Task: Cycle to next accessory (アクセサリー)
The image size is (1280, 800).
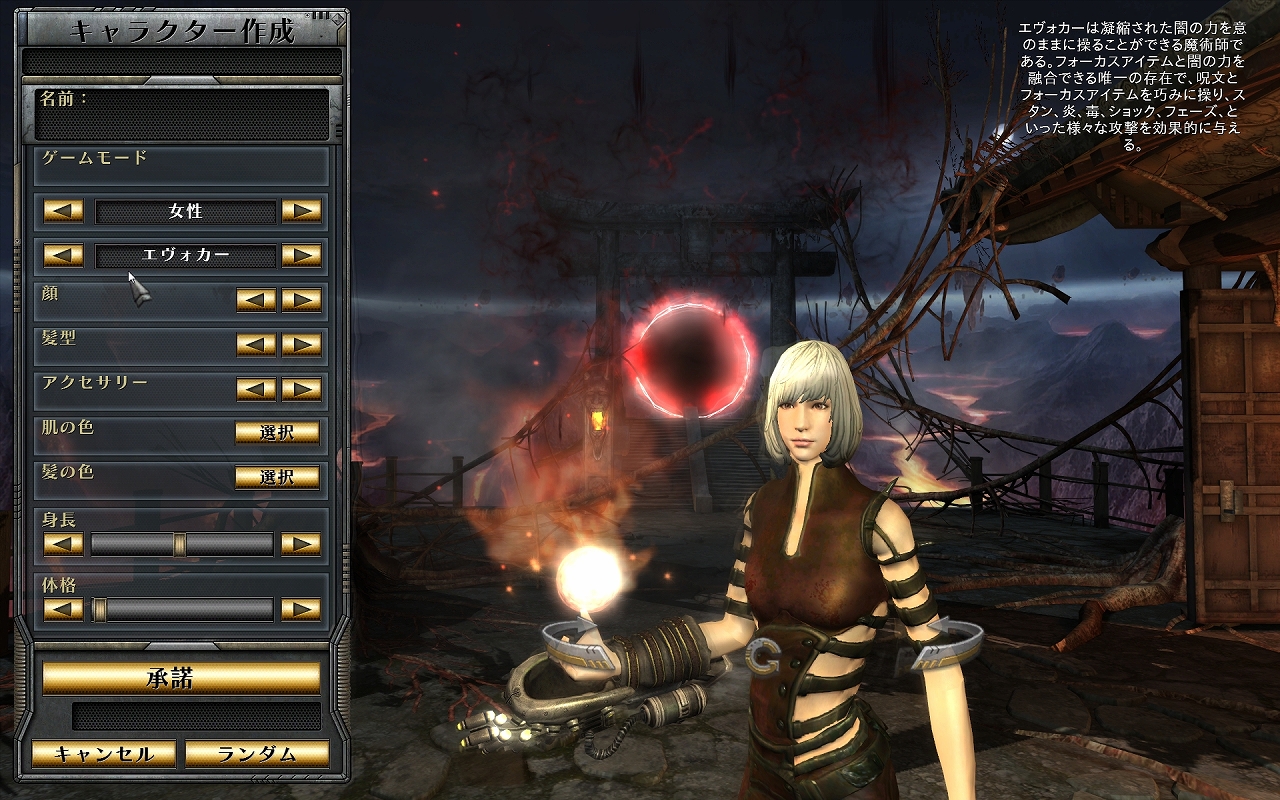Action: pos(301,388)
